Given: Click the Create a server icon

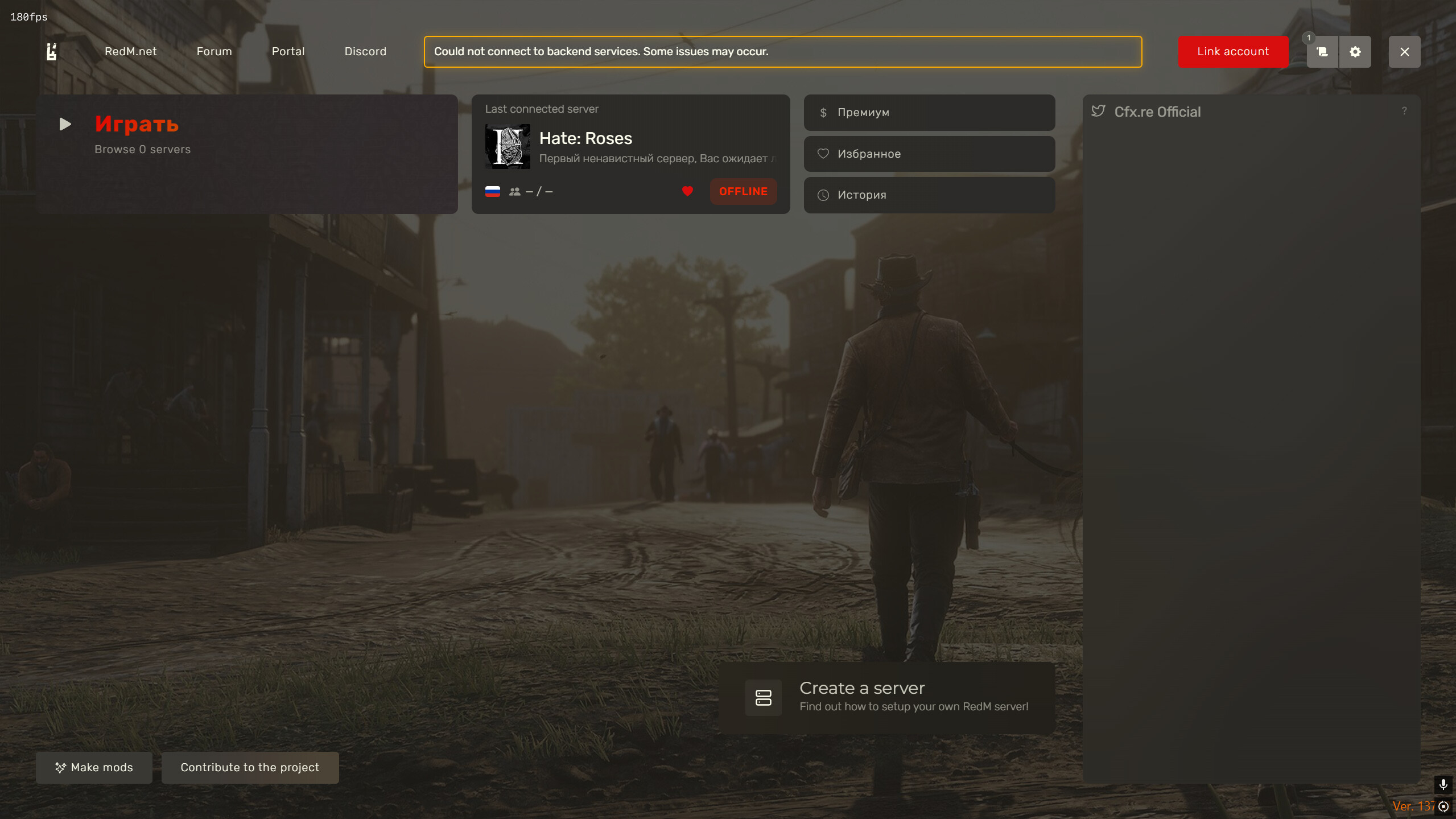Looking at the screenshot, I should (763, 697).
